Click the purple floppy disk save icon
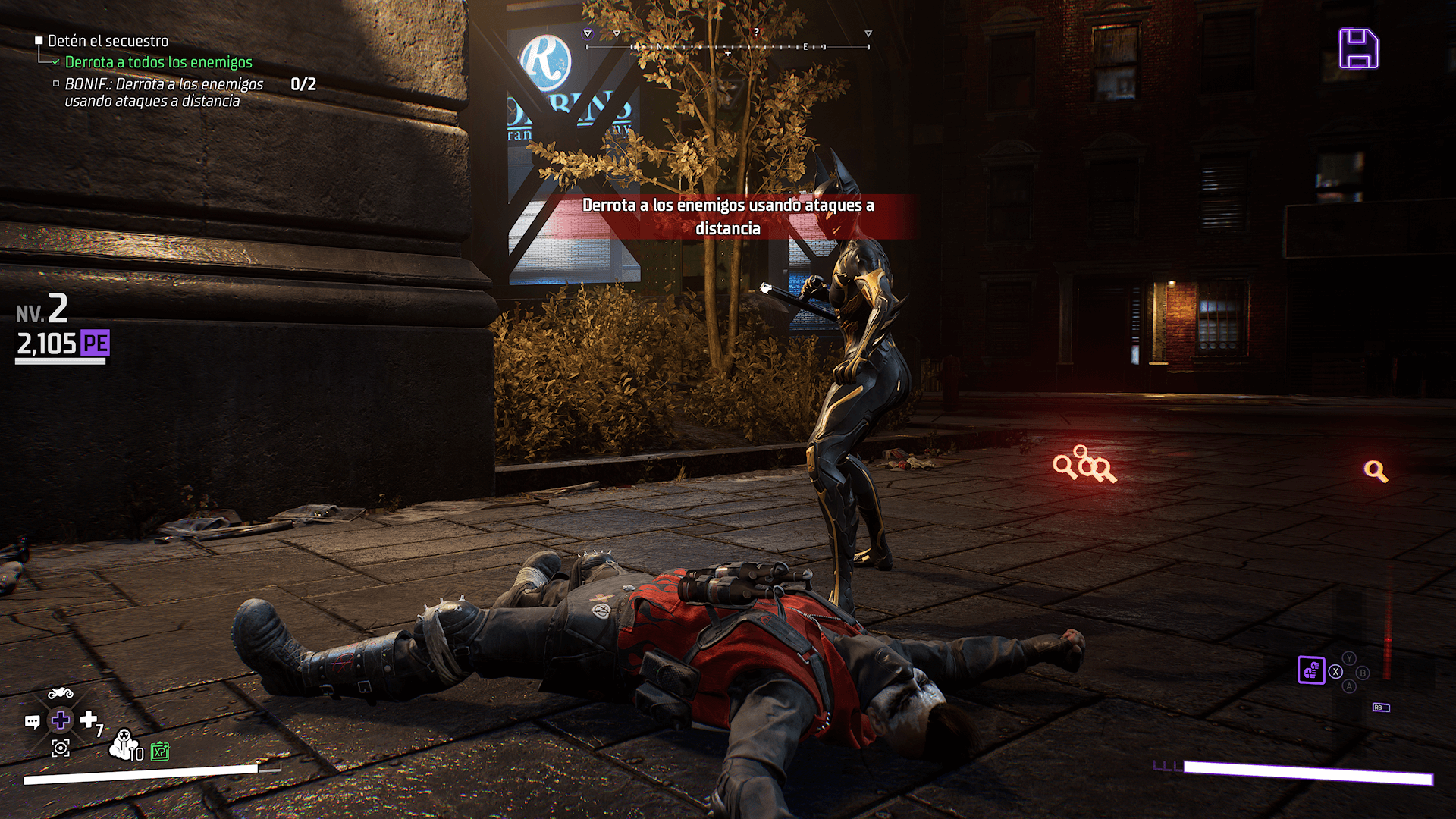Screen dimensions: 1456x819 tap(1358, 49)
